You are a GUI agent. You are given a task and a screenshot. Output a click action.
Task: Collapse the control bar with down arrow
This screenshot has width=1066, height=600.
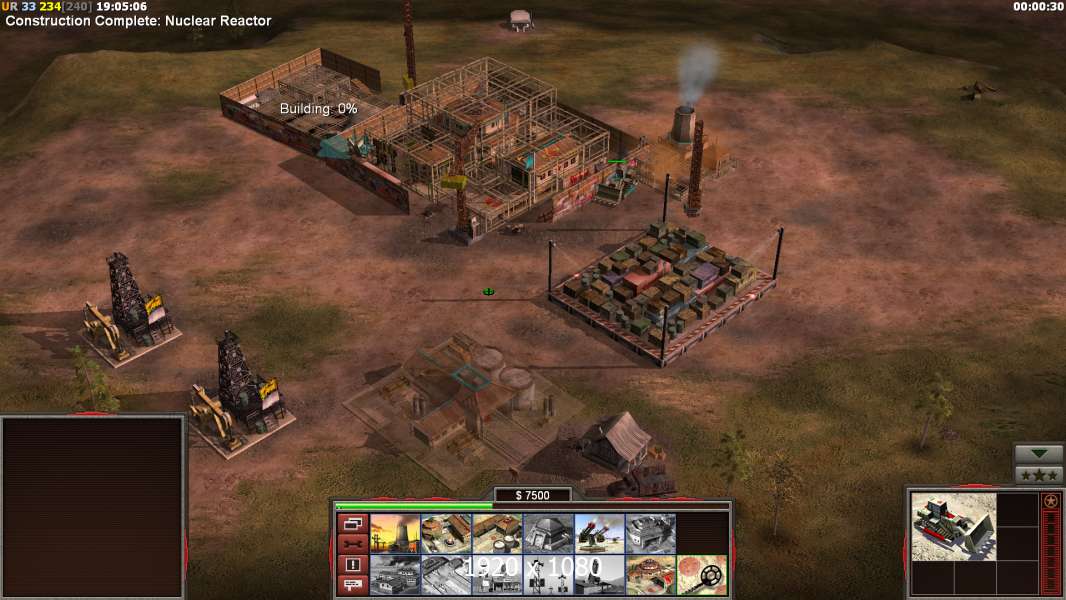coord(1038,454)
